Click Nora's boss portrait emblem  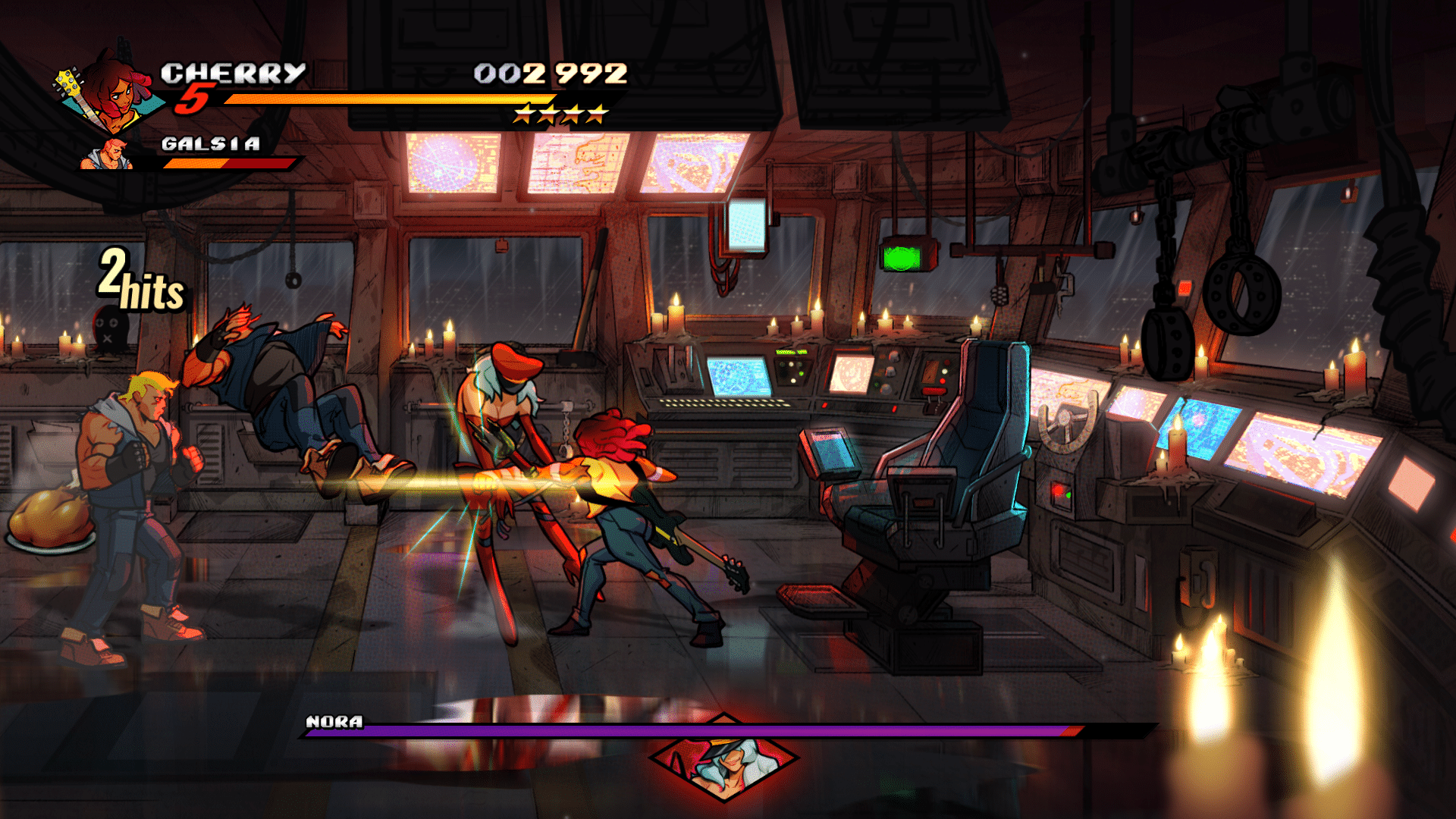[x=724, y=761]
